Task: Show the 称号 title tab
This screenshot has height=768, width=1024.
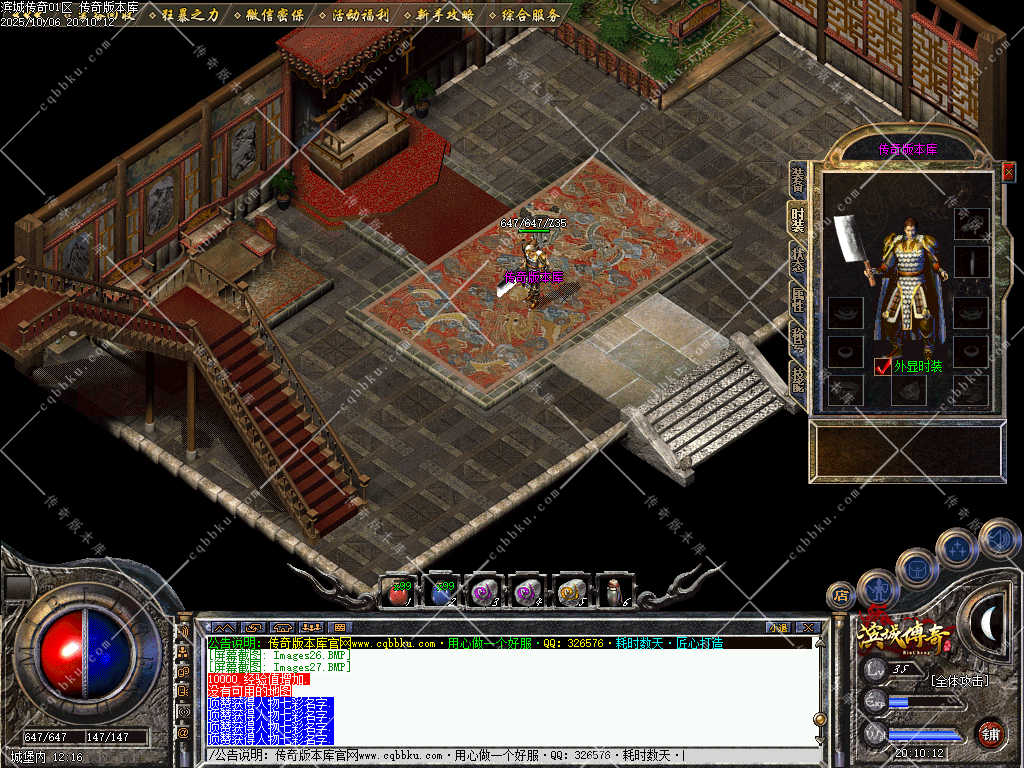Action: pos(798,340)
